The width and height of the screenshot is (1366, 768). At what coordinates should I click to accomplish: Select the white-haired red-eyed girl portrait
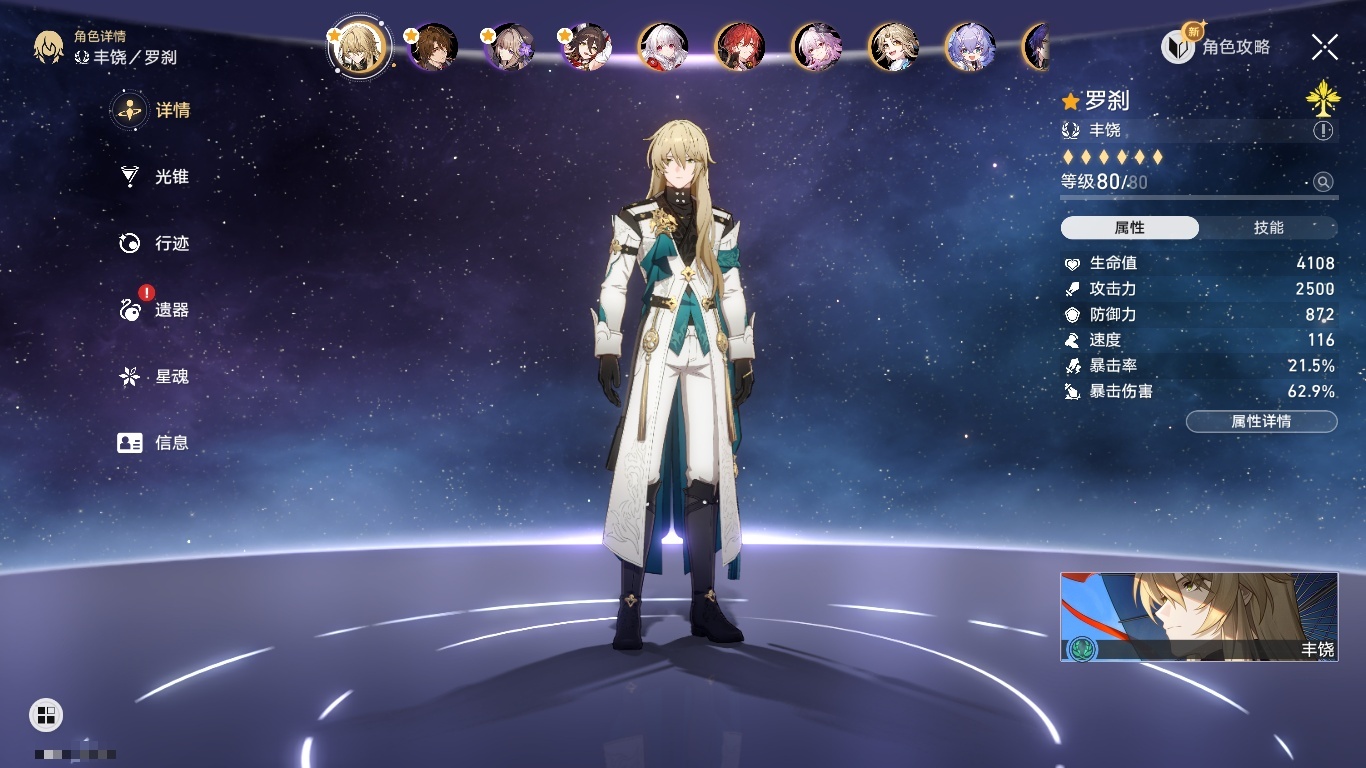click(663, 46)
